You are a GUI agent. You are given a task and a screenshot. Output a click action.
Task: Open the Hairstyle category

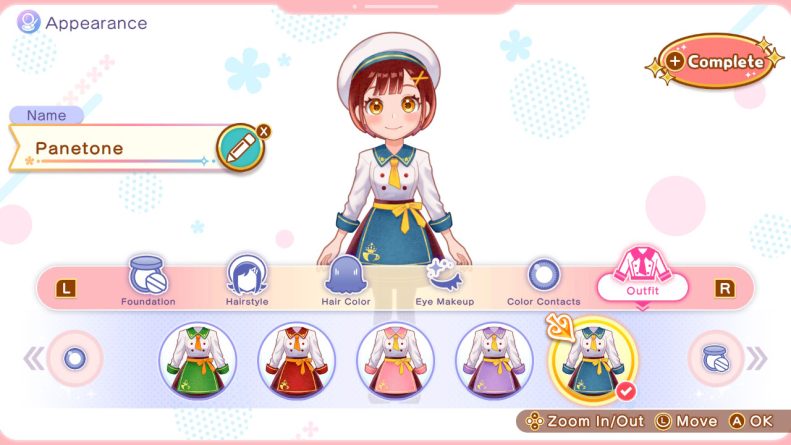[x=246, y=281]
